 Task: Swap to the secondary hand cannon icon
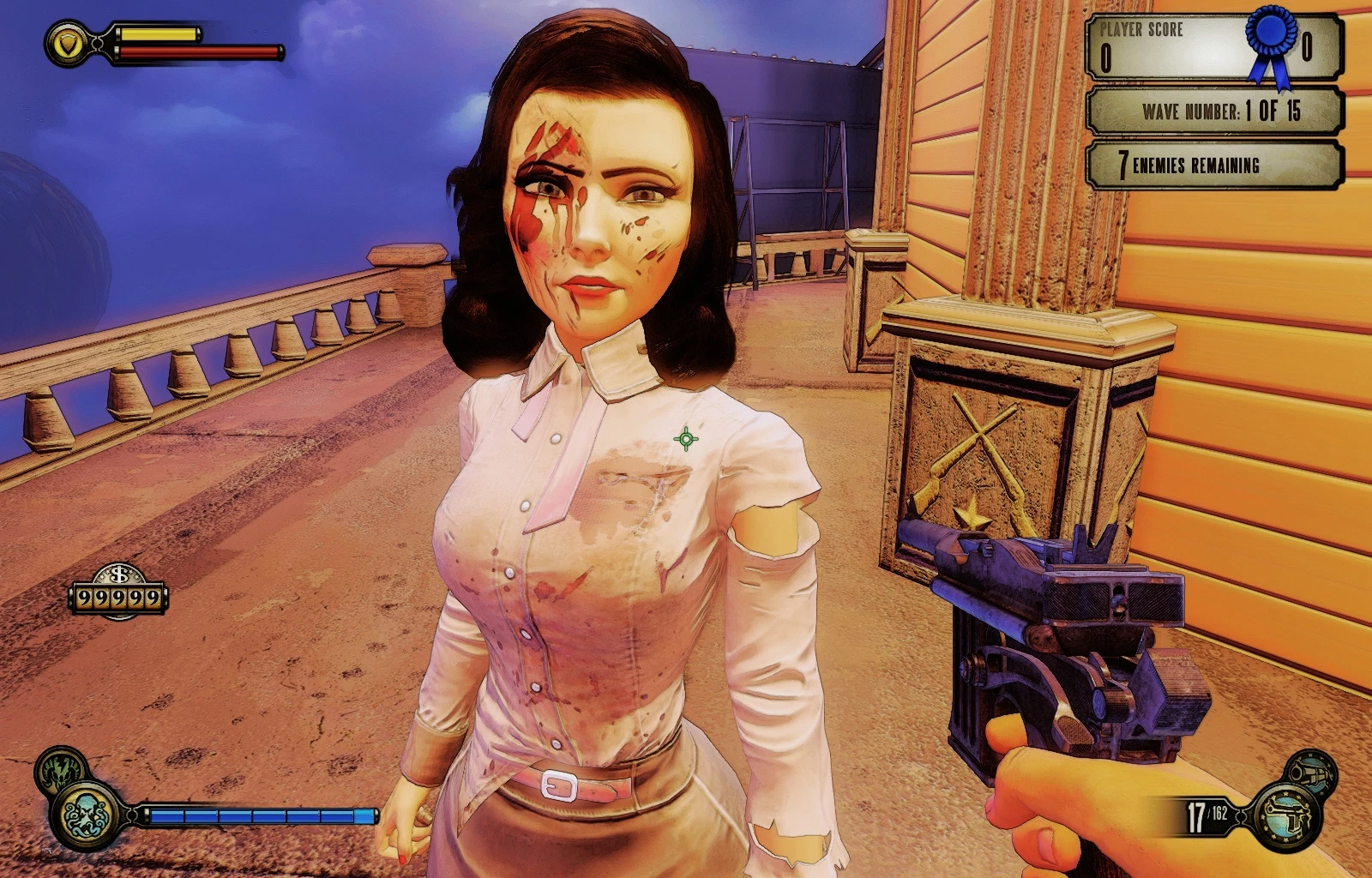pos(1312,771)
